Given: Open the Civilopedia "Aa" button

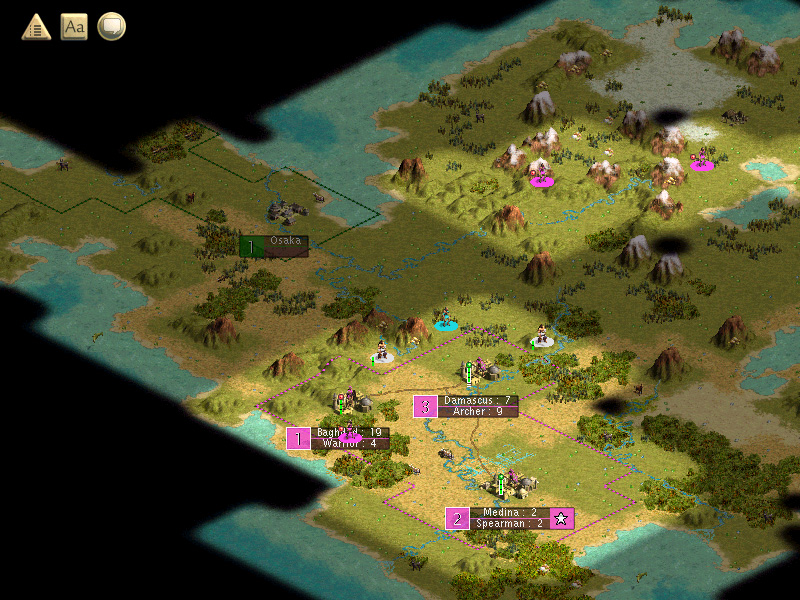Looking at the screenshot, I should tap(74, 27).
